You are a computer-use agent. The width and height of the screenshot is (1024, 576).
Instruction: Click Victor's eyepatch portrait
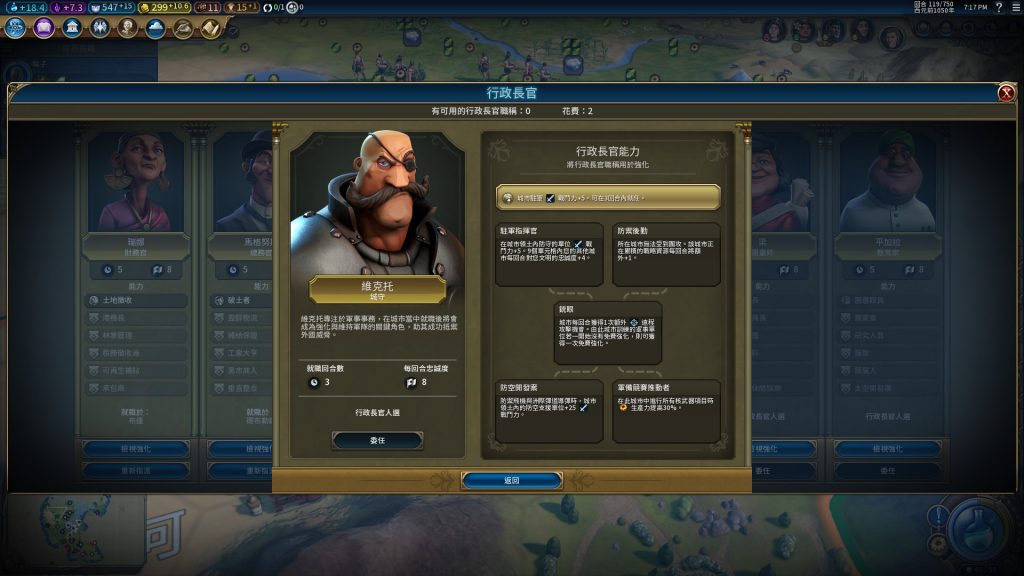pos(377,203)
